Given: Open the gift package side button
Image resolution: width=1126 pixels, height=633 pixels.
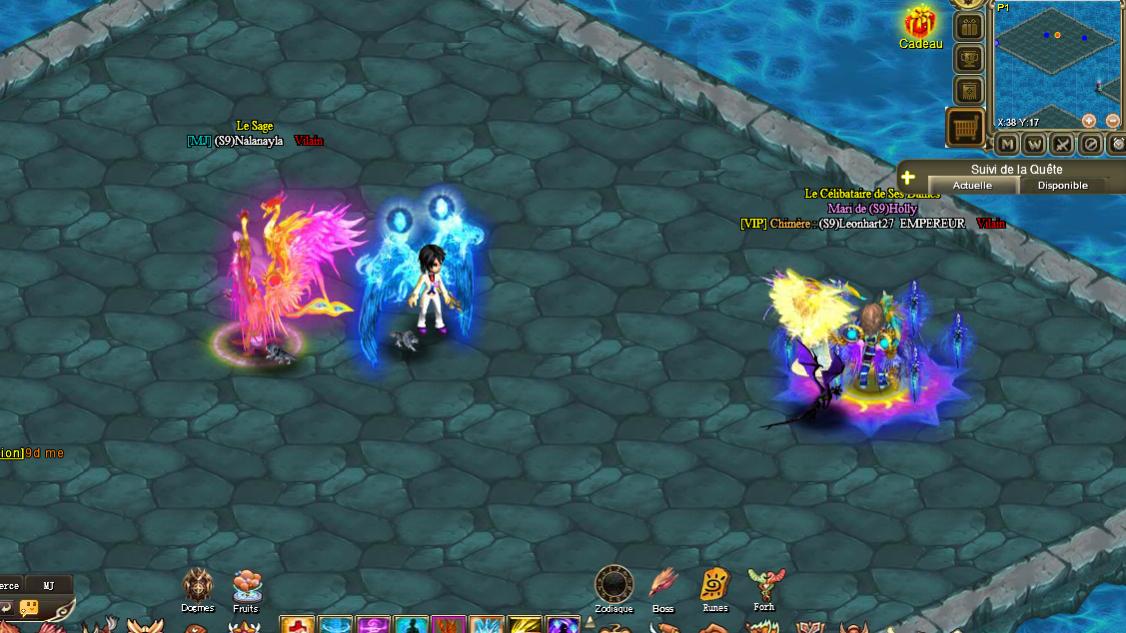Looking at the screenshot, I should pyautogui.click(x=968, y=27).
